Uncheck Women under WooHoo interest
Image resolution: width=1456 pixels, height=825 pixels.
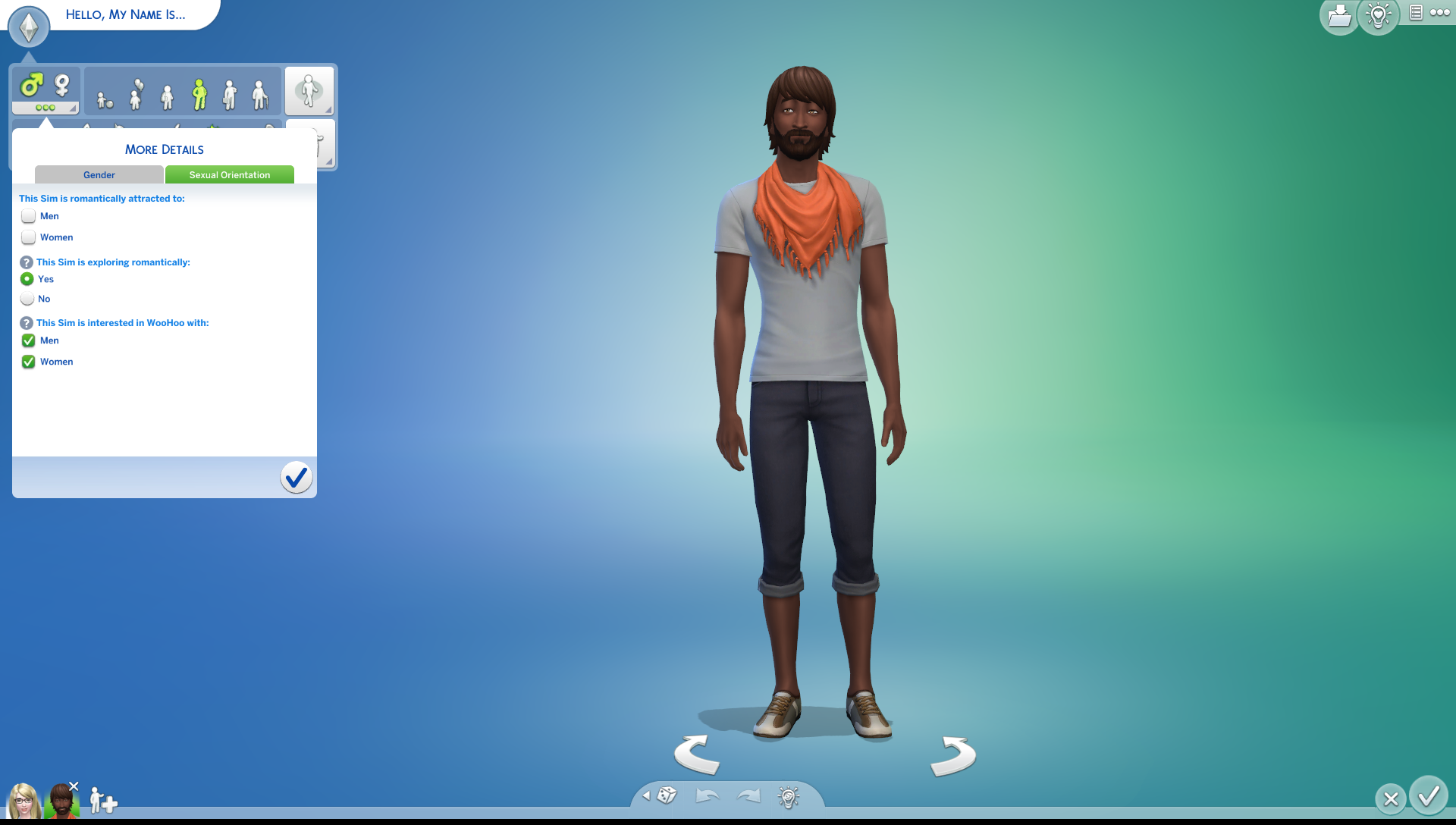[x=28, y=362]
